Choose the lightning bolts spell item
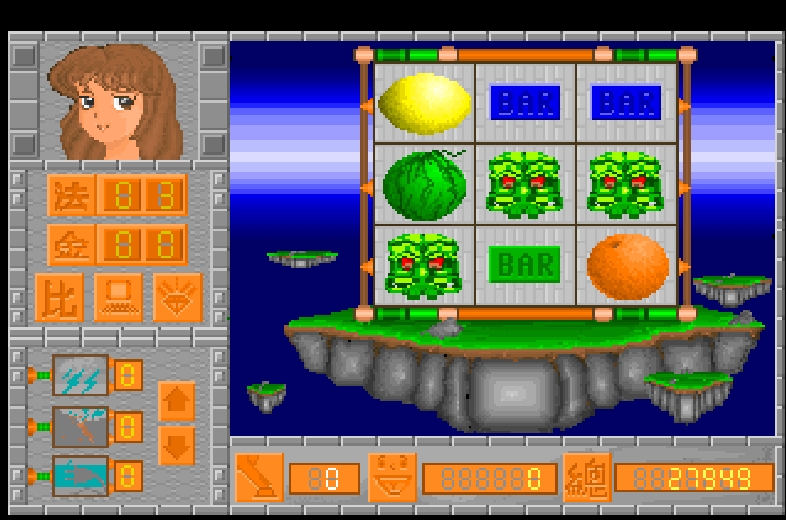This screenshot has height=520, width=787. 80,376
